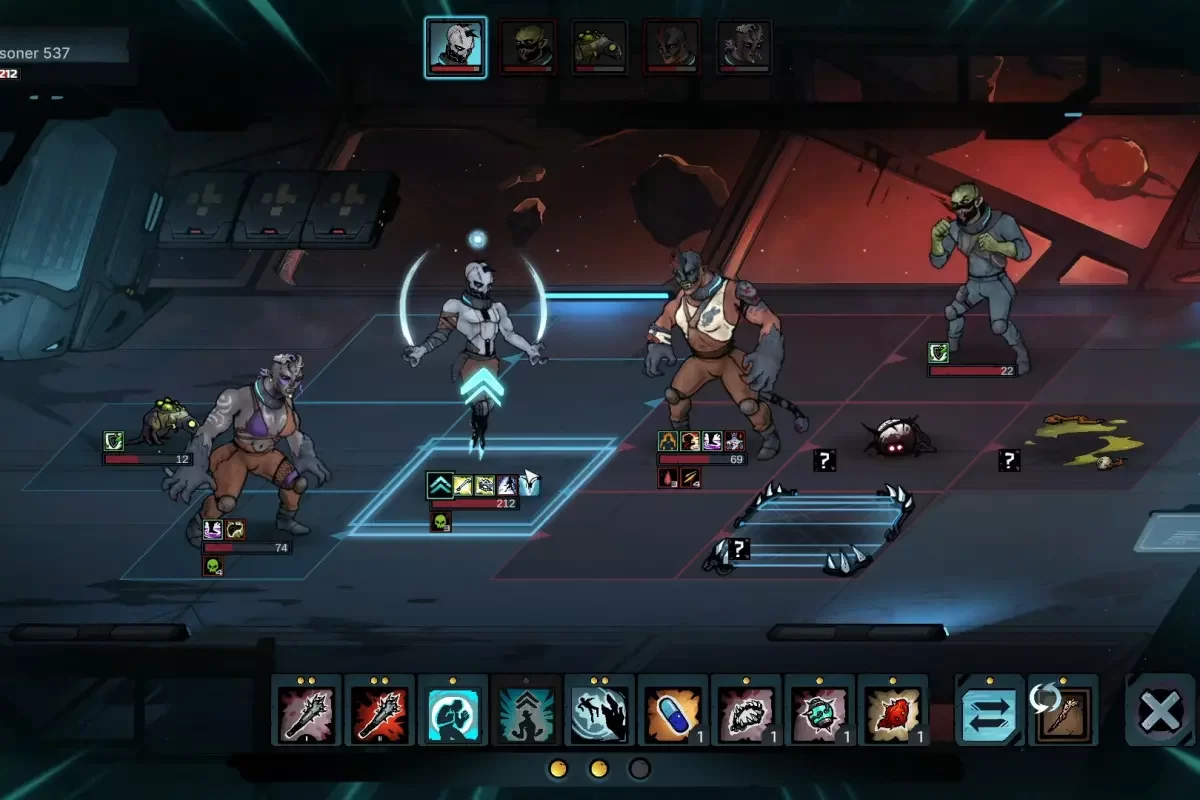Select the active mohawk character portrait
This screenshot has width=1200, height=800.
click(x=455, y=46)
